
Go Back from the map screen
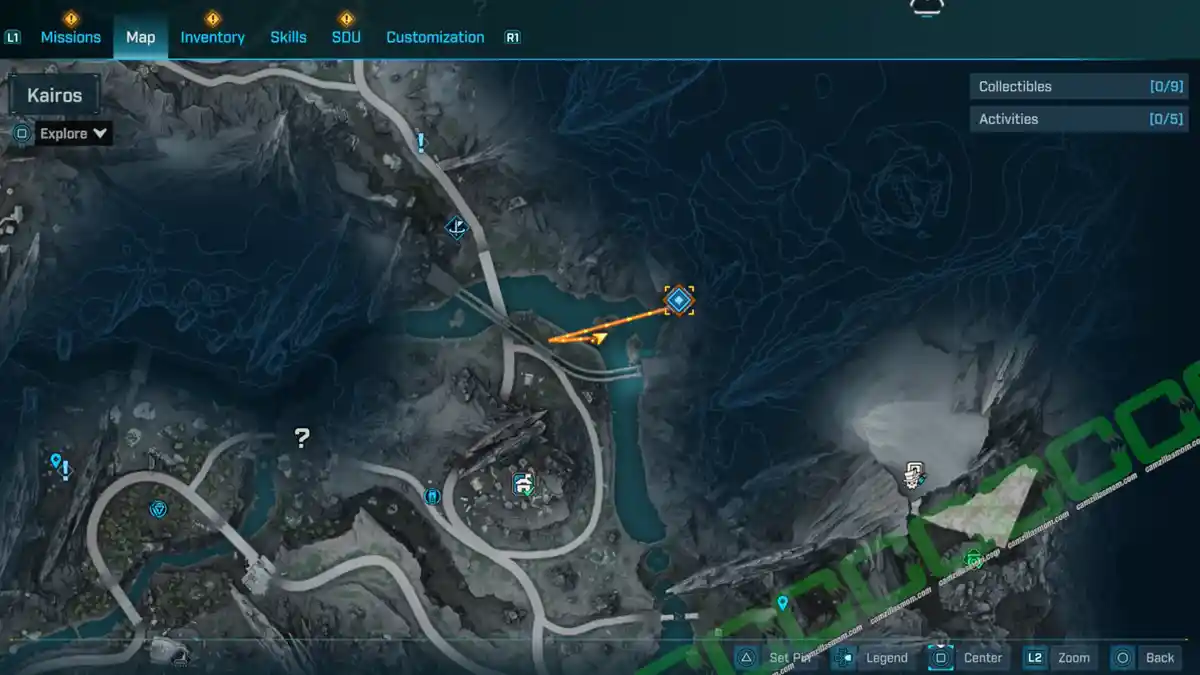(1147, 657)
